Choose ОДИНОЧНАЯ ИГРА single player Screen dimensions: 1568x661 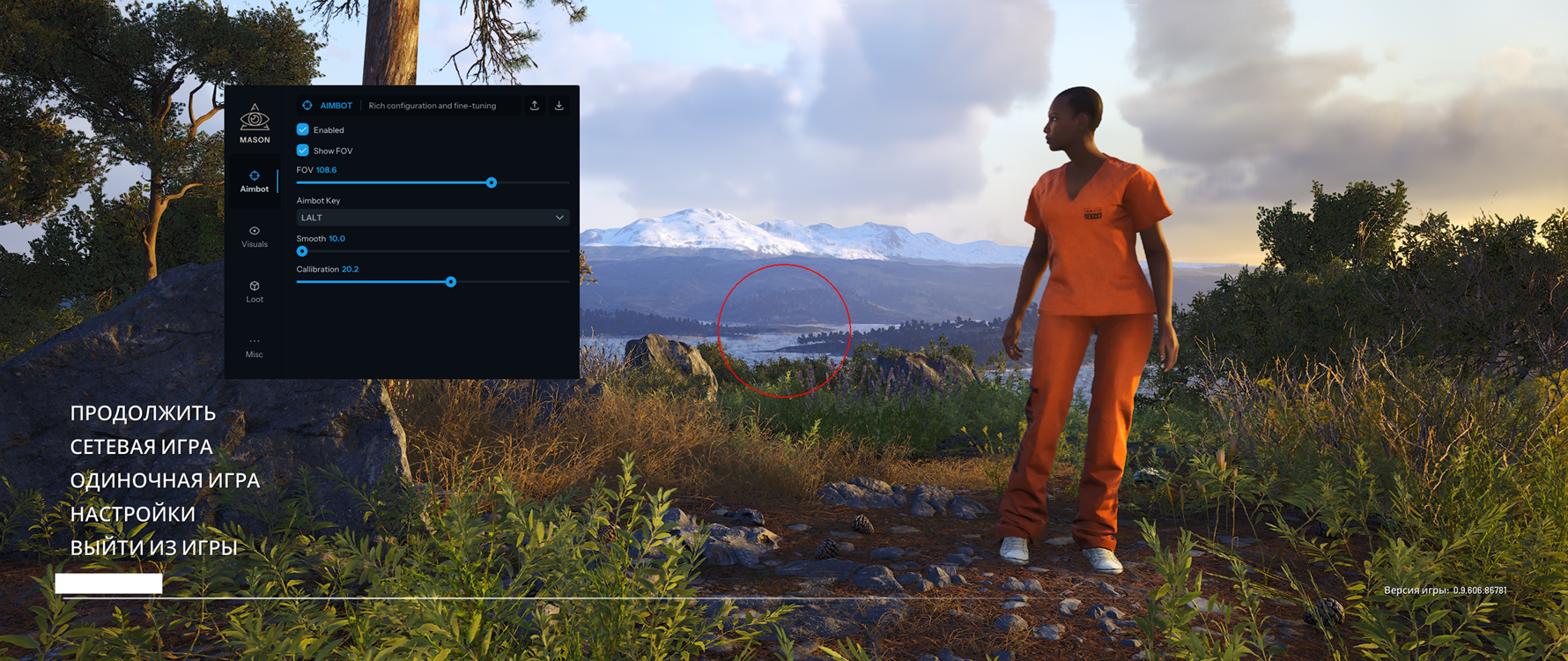pyautogui.click(x=165, y=480)
